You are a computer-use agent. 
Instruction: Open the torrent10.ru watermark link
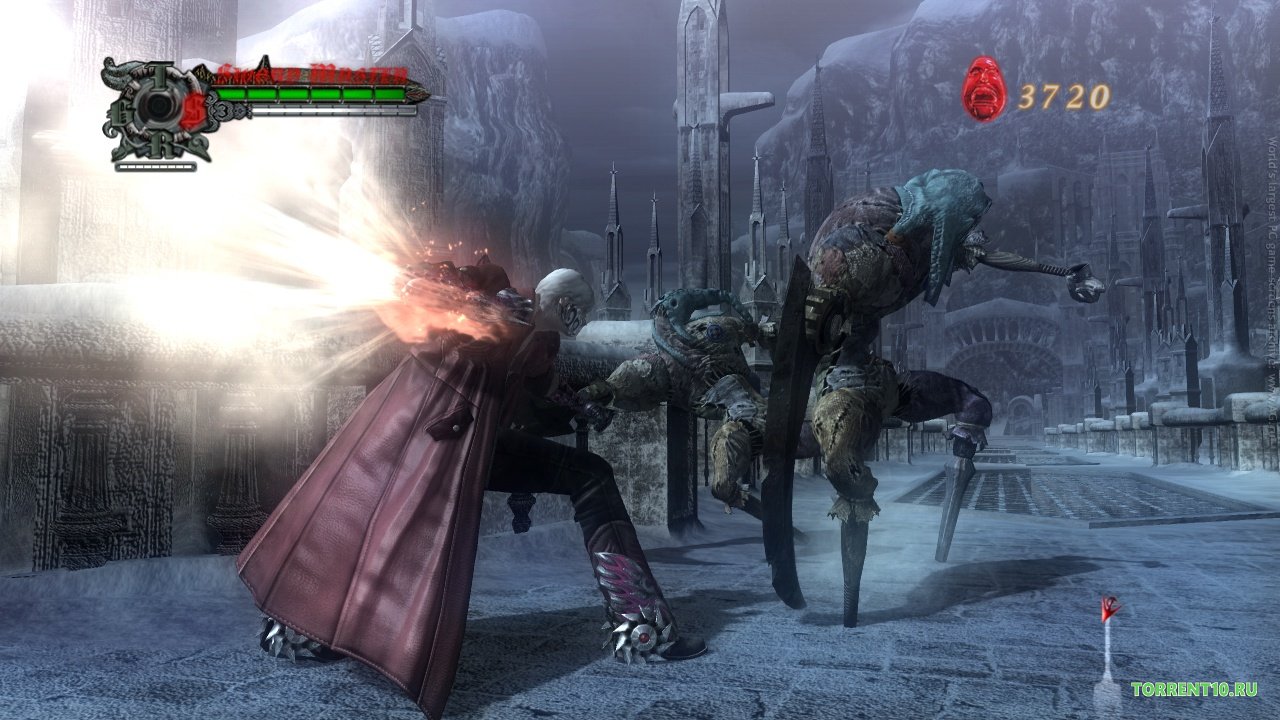tap(1194, 690)
